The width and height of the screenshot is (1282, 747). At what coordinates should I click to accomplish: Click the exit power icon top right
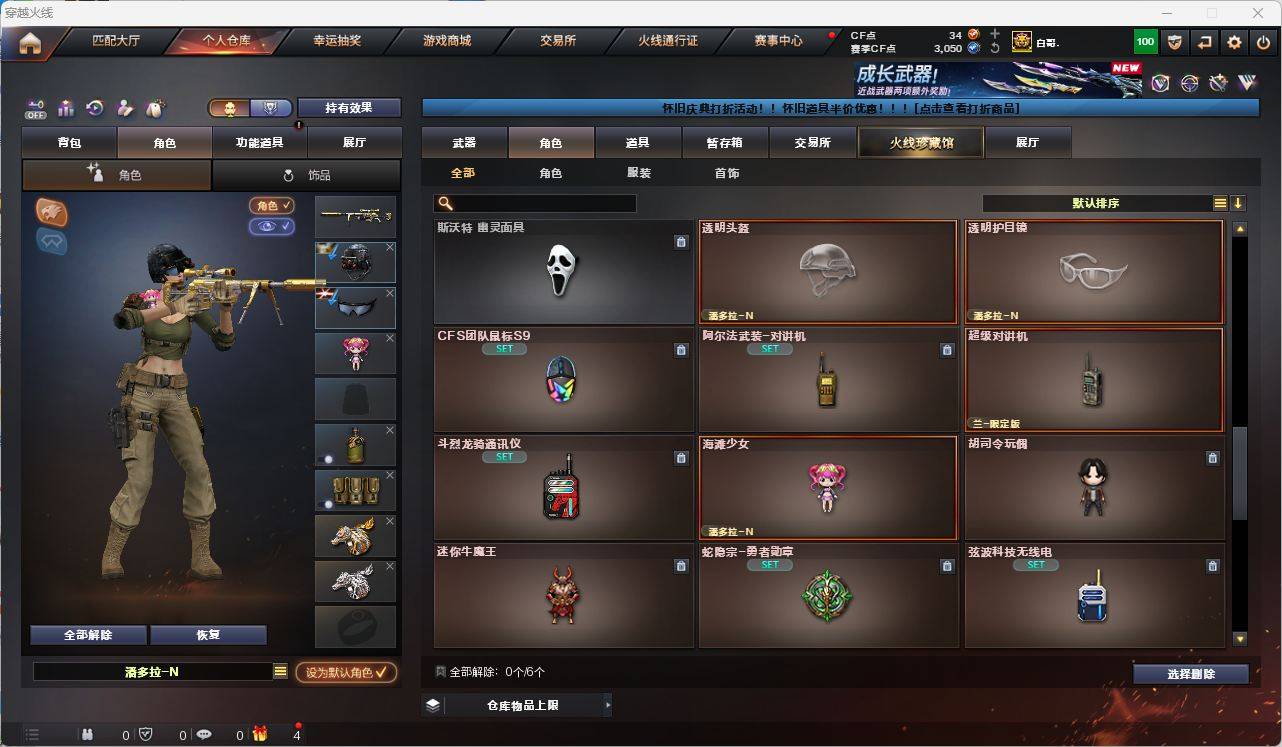coord(1263,41)
